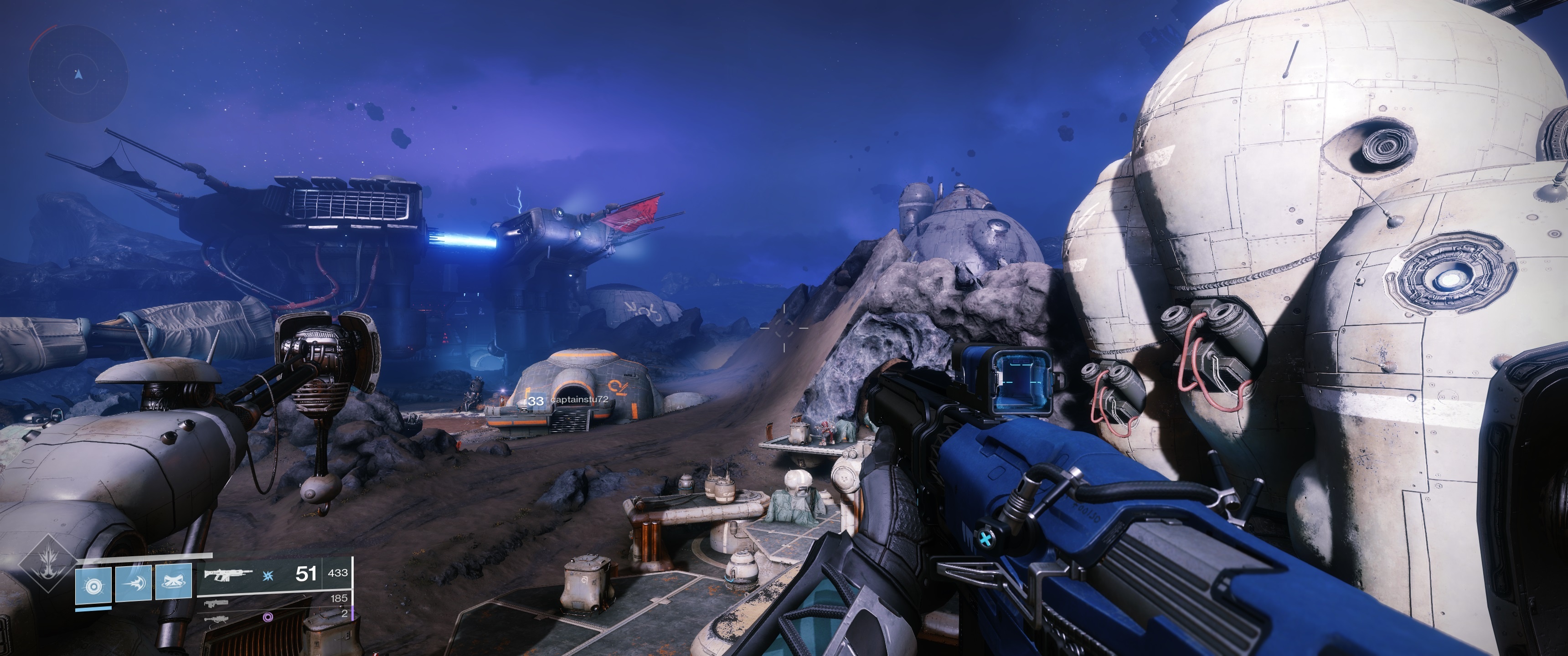
Task: Activate the diamond super ability icon
Action: pos(47,562)
